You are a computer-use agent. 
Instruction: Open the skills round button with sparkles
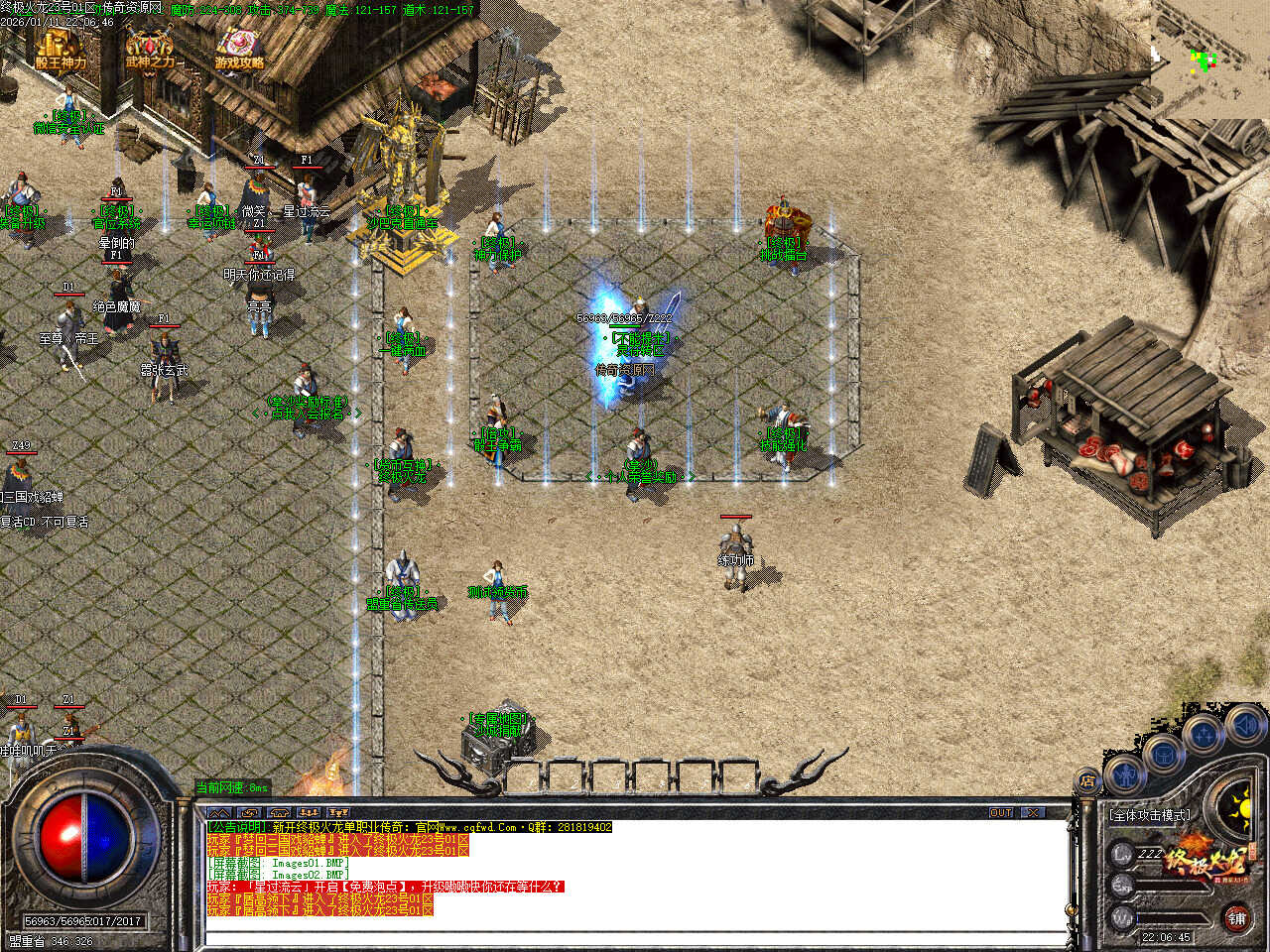pyautogui.click(x=1204, y=735)
